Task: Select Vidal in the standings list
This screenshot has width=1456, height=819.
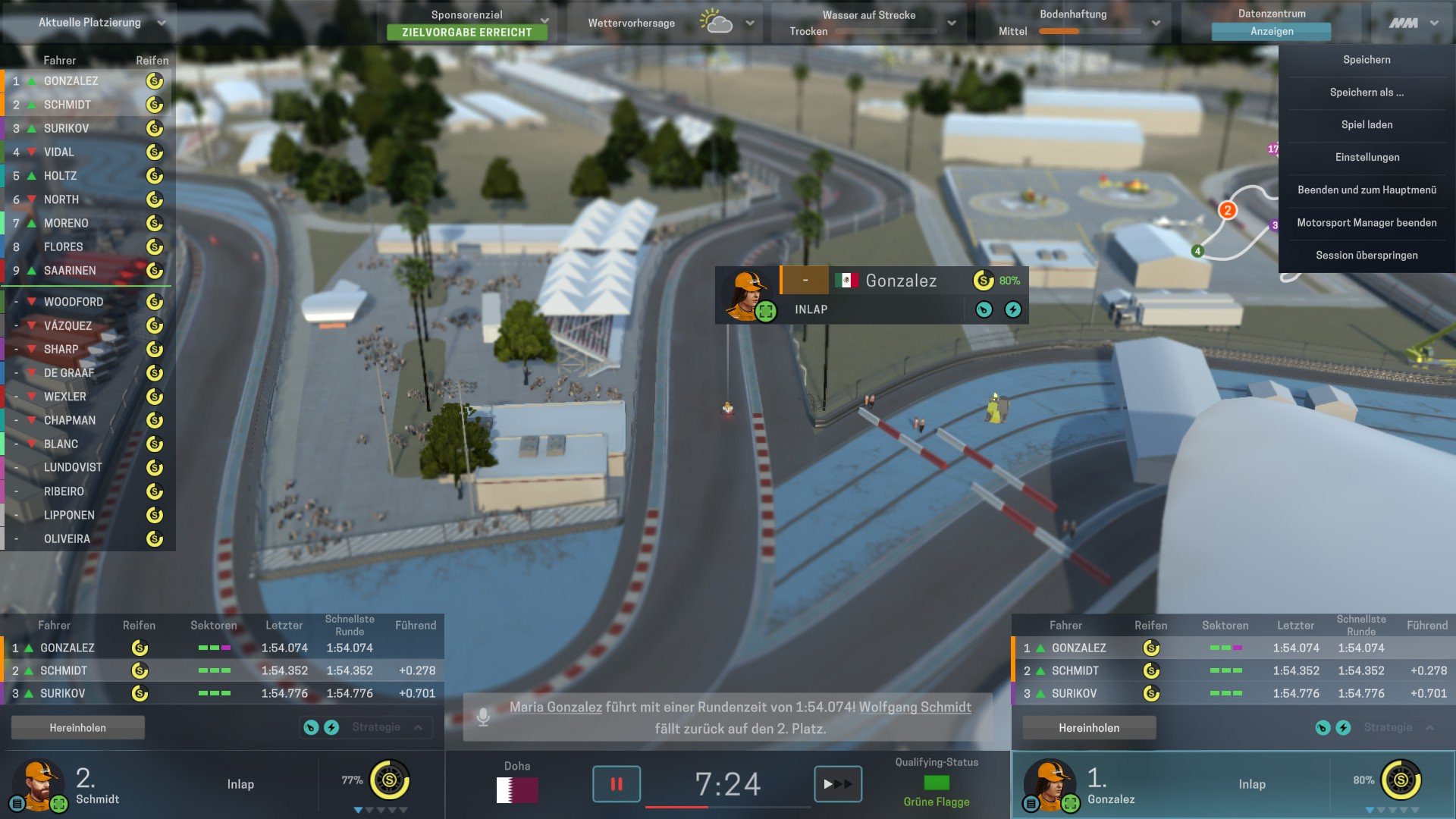Action: 59,152
